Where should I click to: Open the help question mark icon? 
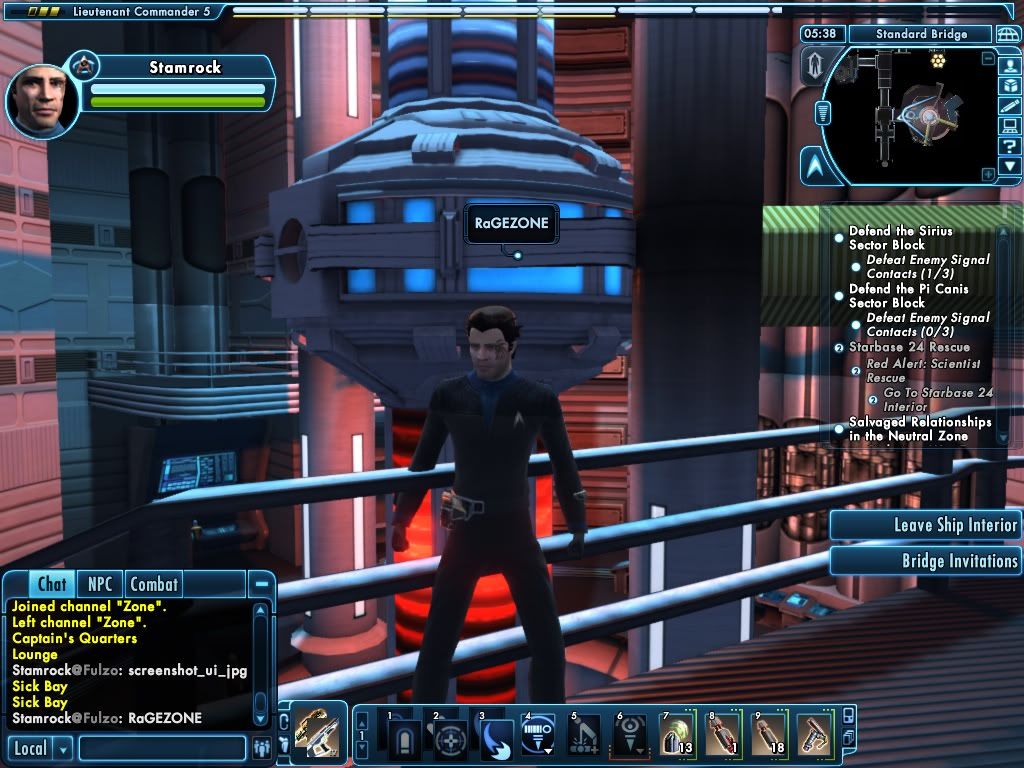1010,146
